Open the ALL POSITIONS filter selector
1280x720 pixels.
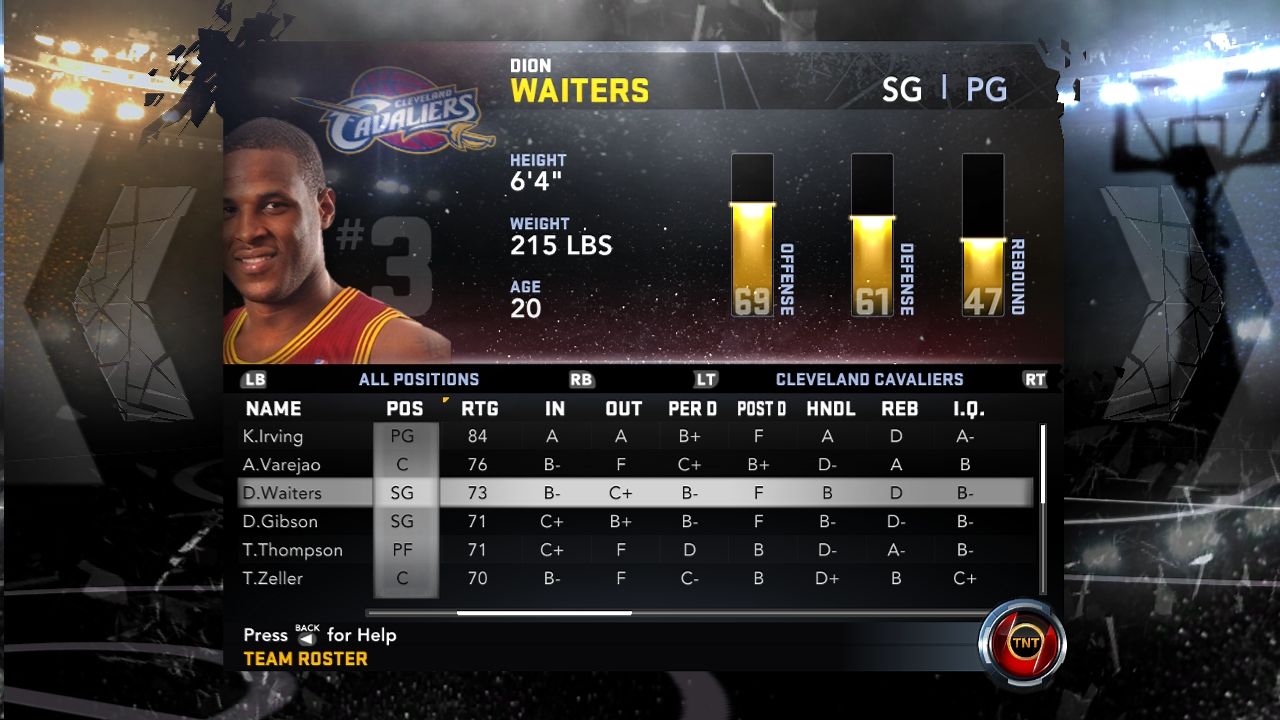coord(418,379)
